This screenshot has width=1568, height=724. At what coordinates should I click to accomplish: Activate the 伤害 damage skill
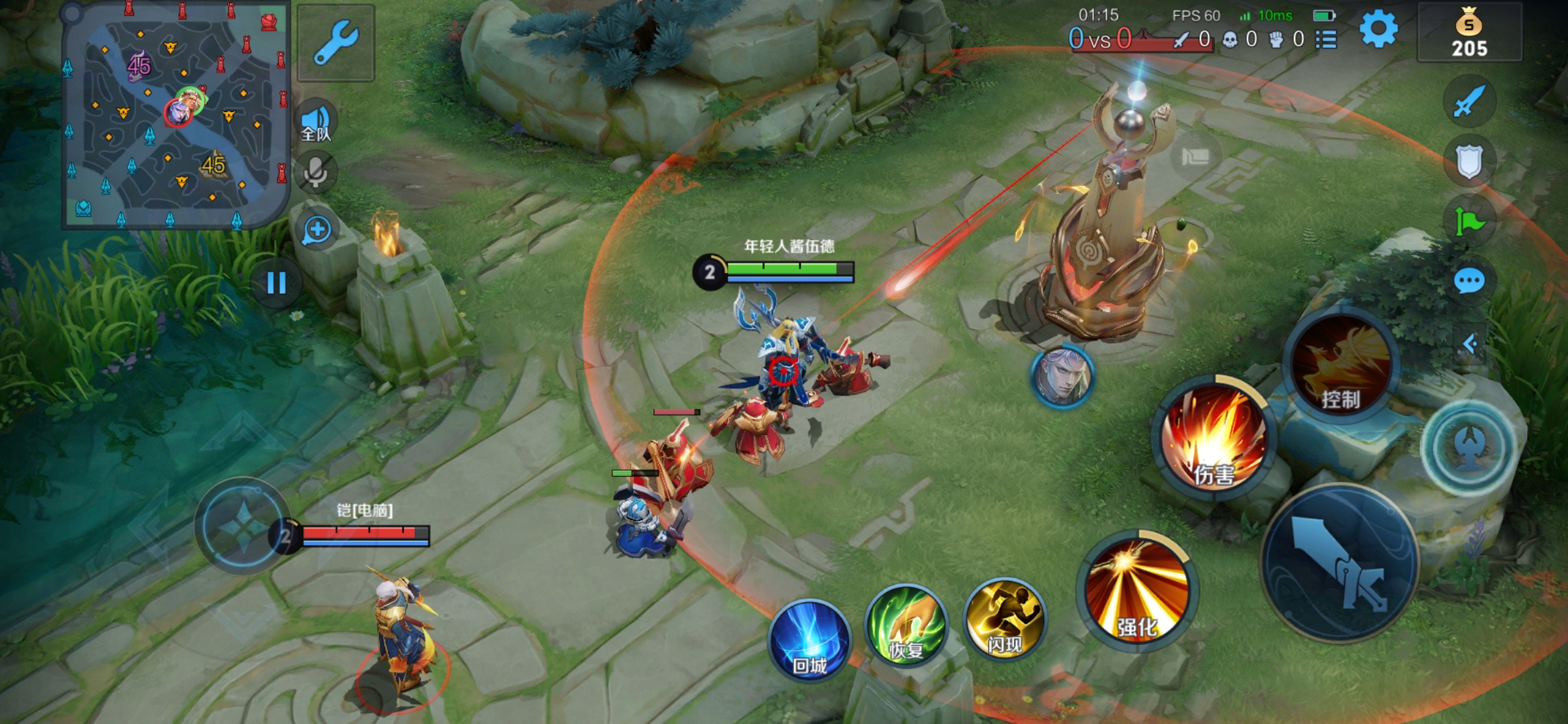(x=1214, y=438)
